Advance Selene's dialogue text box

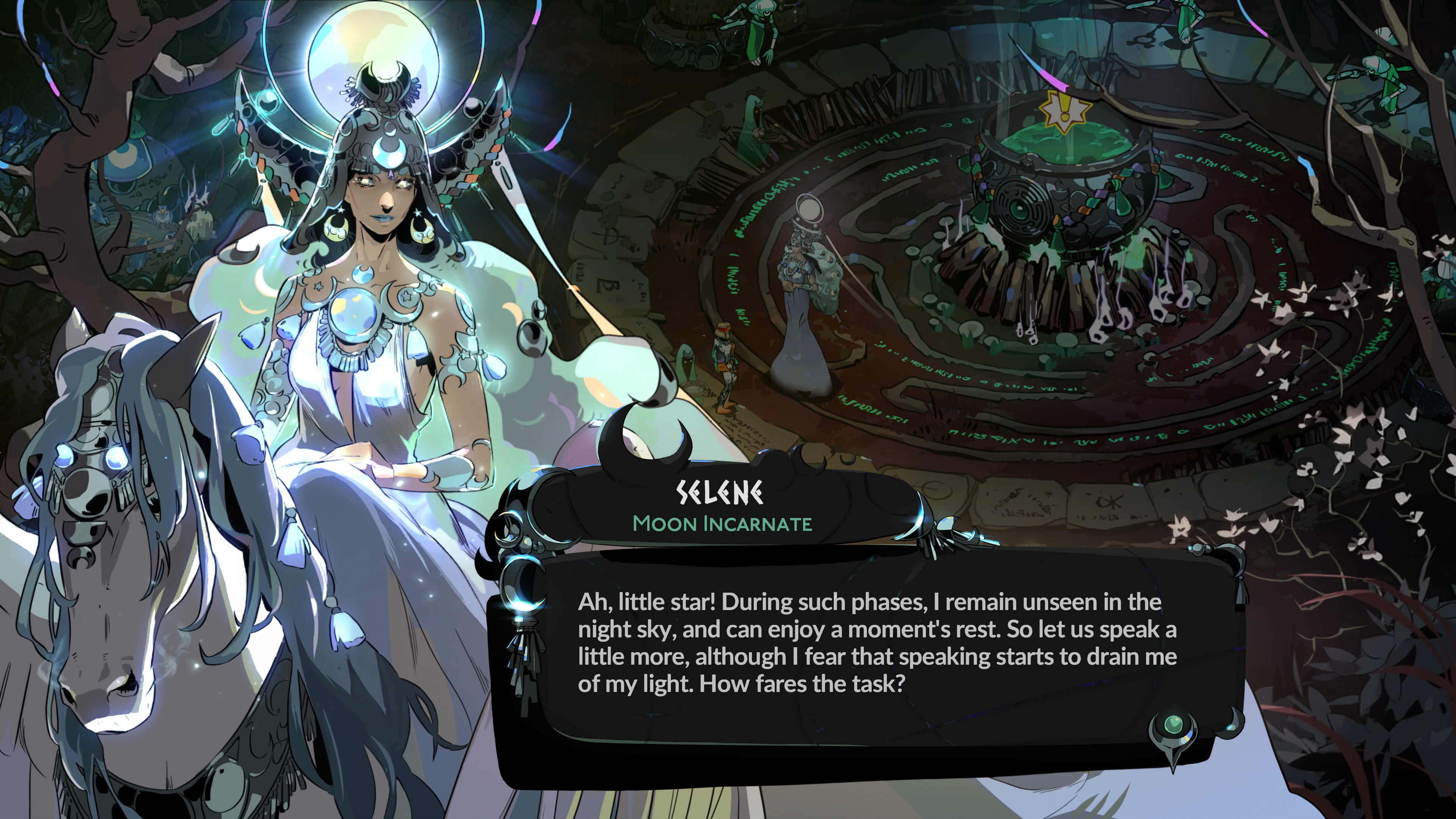pos(876,644)
